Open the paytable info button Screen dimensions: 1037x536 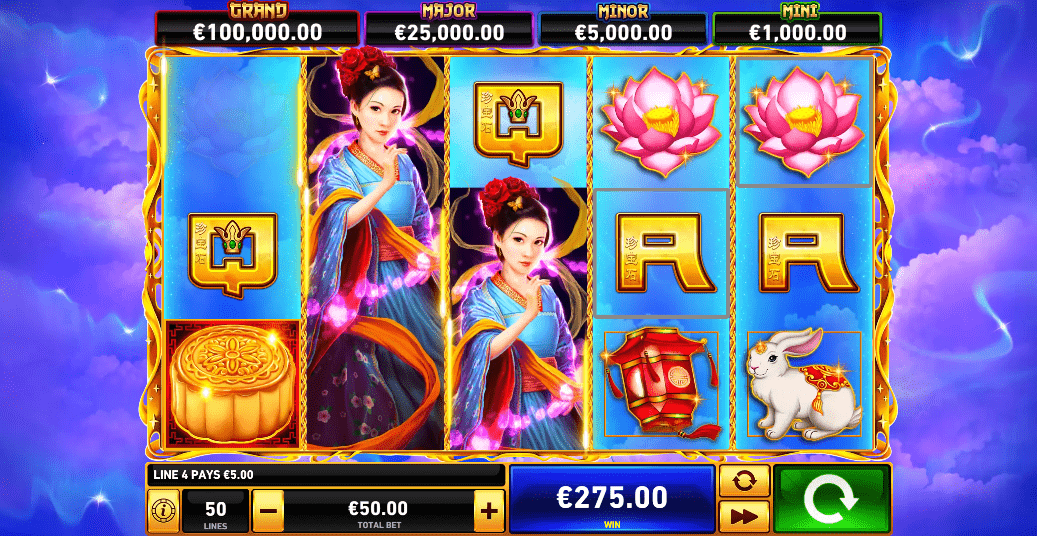coord(163,511)
